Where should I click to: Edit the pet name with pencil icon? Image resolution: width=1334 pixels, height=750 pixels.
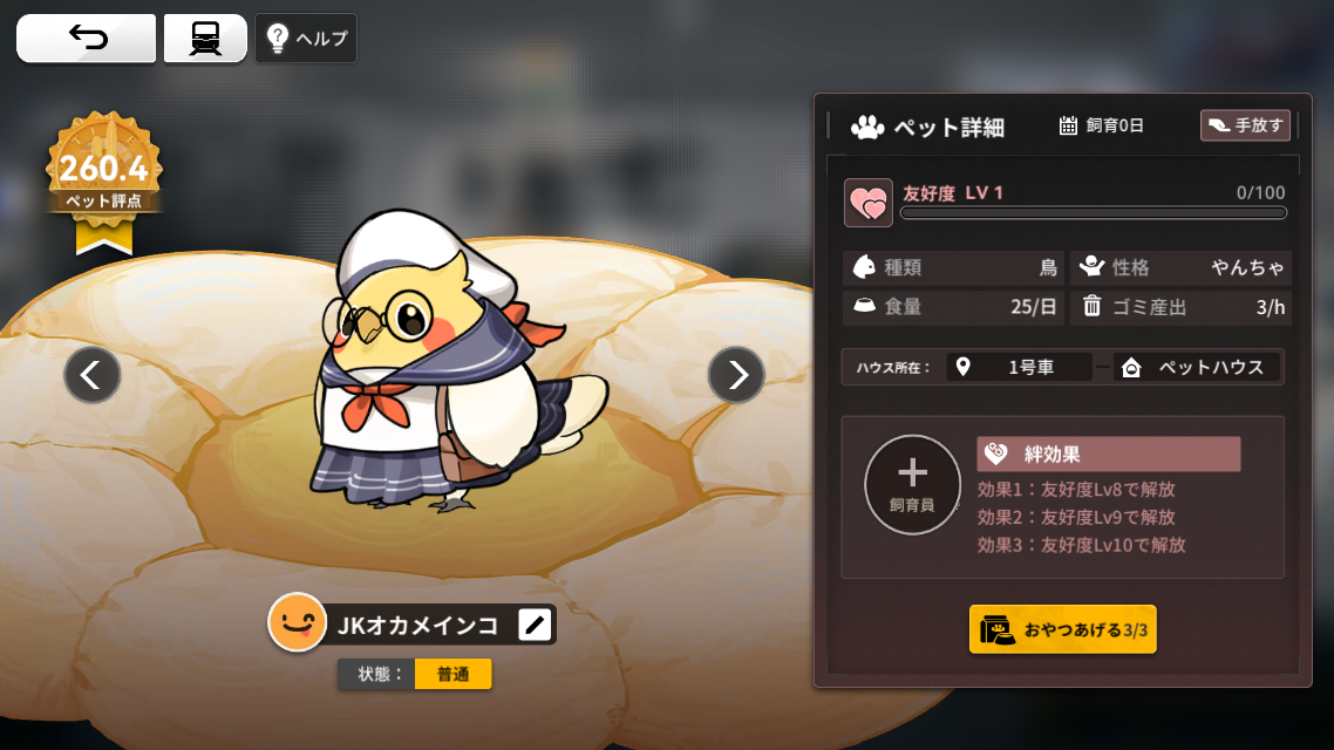[x=535, y=625]
